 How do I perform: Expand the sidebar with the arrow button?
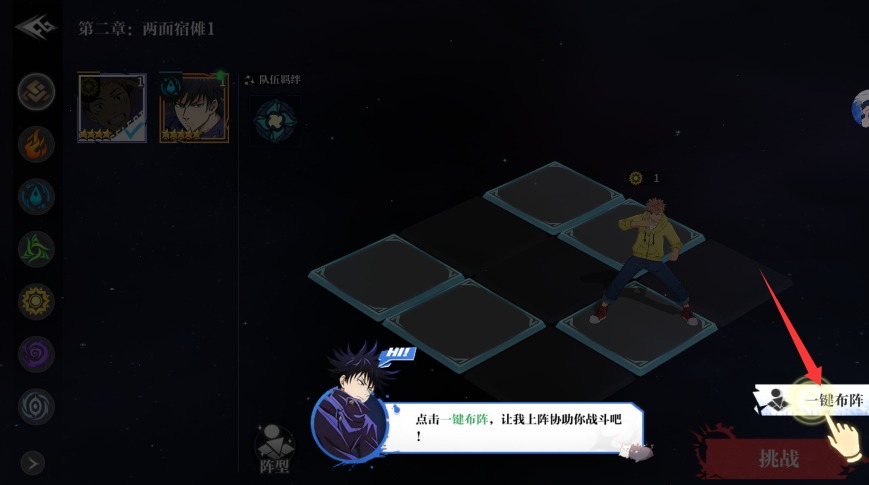tap(33, 463)
